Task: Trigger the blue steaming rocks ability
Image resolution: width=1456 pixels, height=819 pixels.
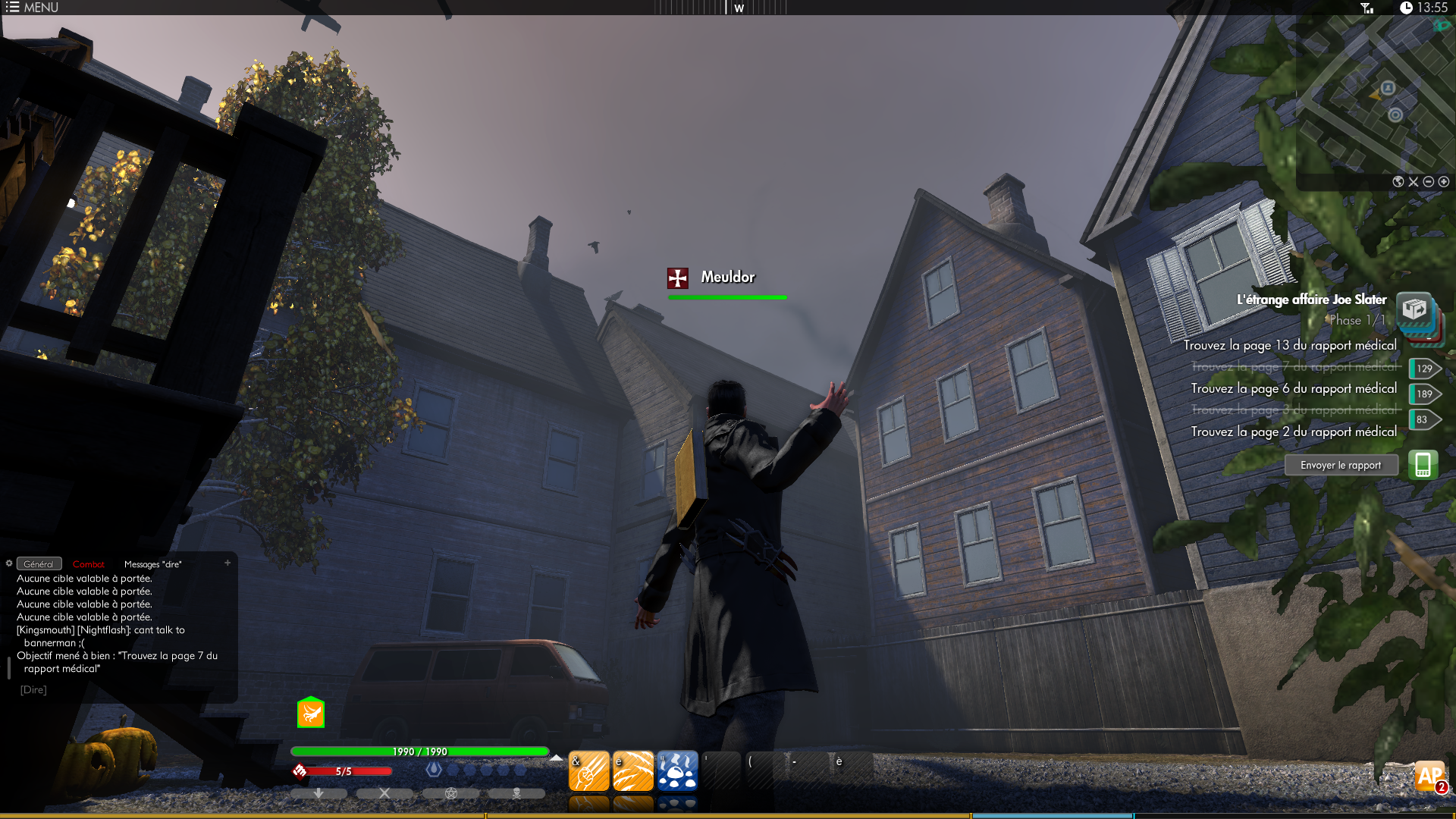Action: click(x=677, y=771)
